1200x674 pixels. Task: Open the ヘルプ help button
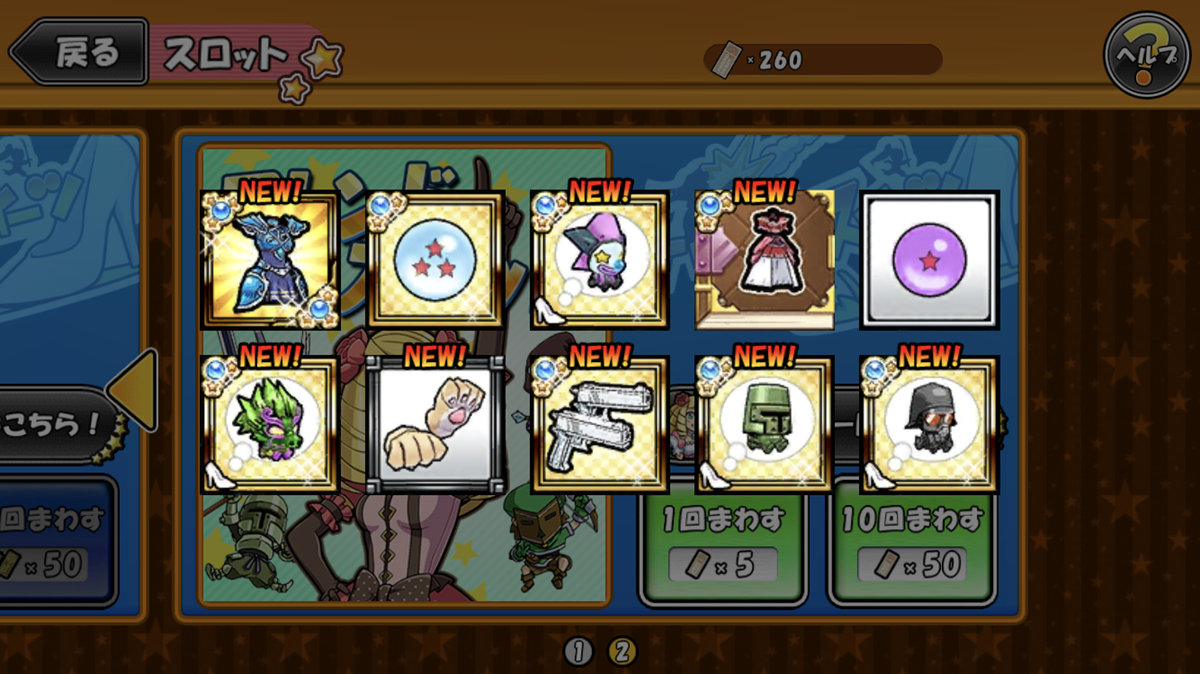pos(1146,54)
